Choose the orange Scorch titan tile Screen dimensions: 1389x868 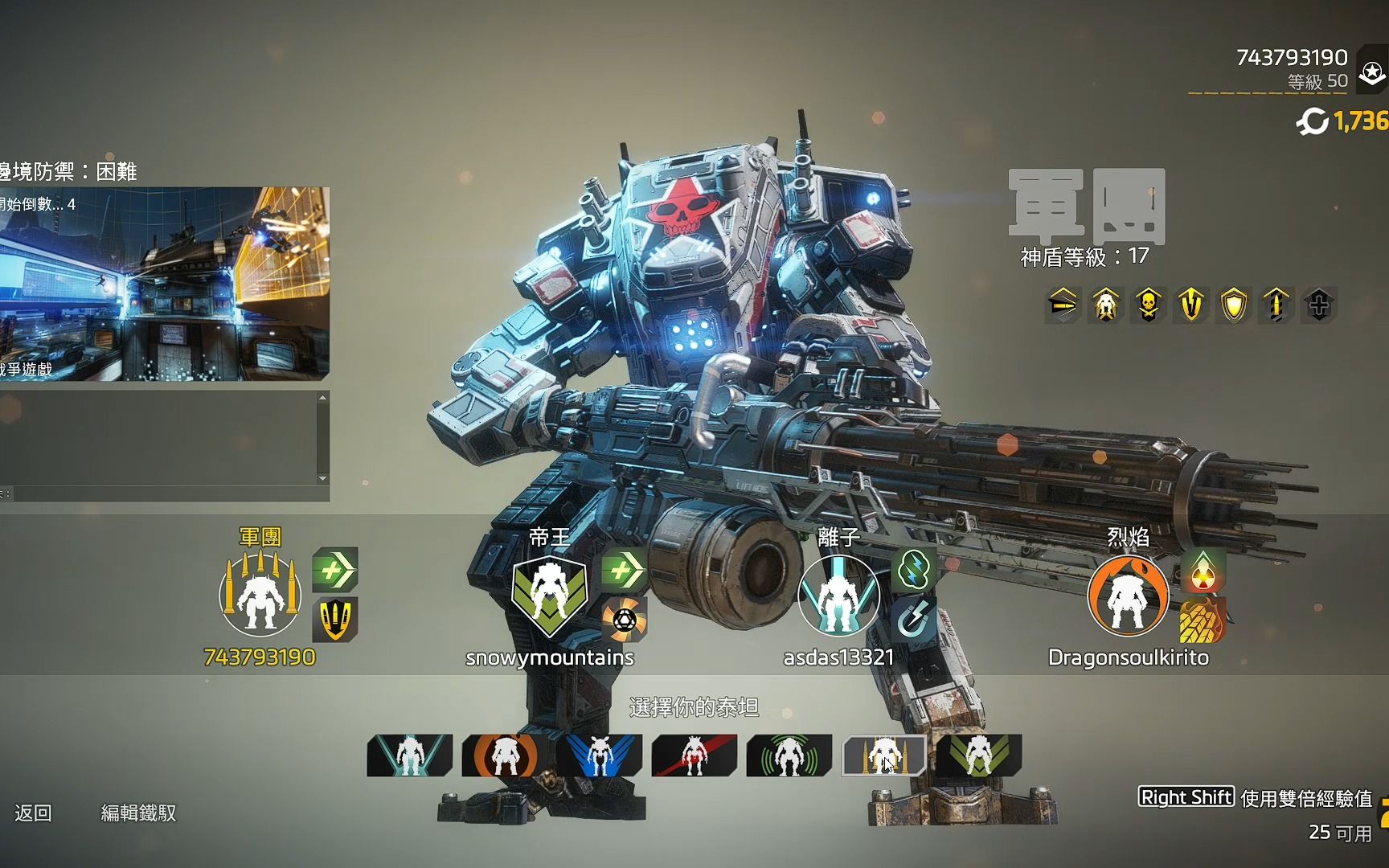coord(504,755)
